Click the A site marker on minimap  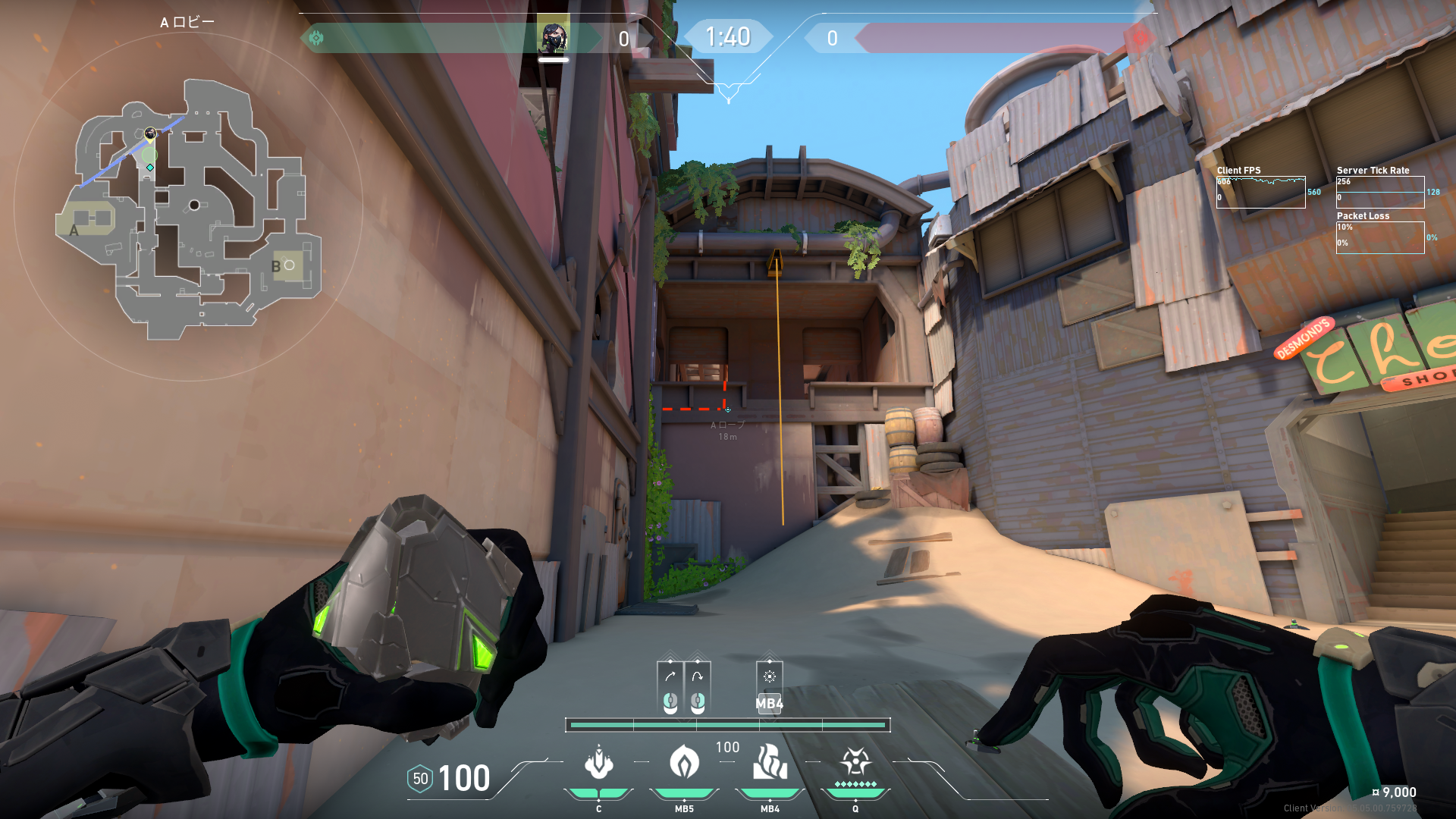(74, 231)
